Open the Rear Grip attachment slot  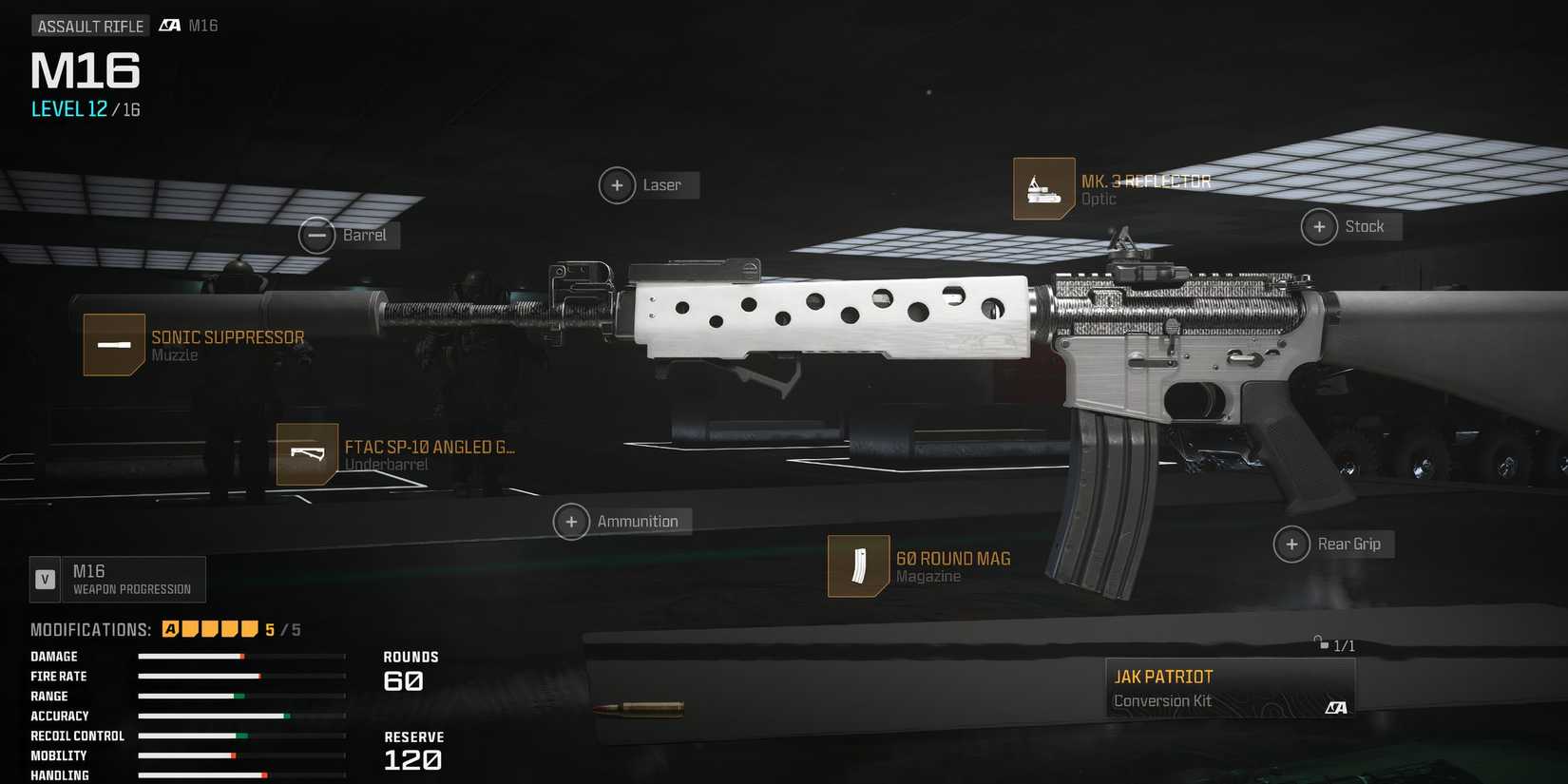(x=1291, y=544)
